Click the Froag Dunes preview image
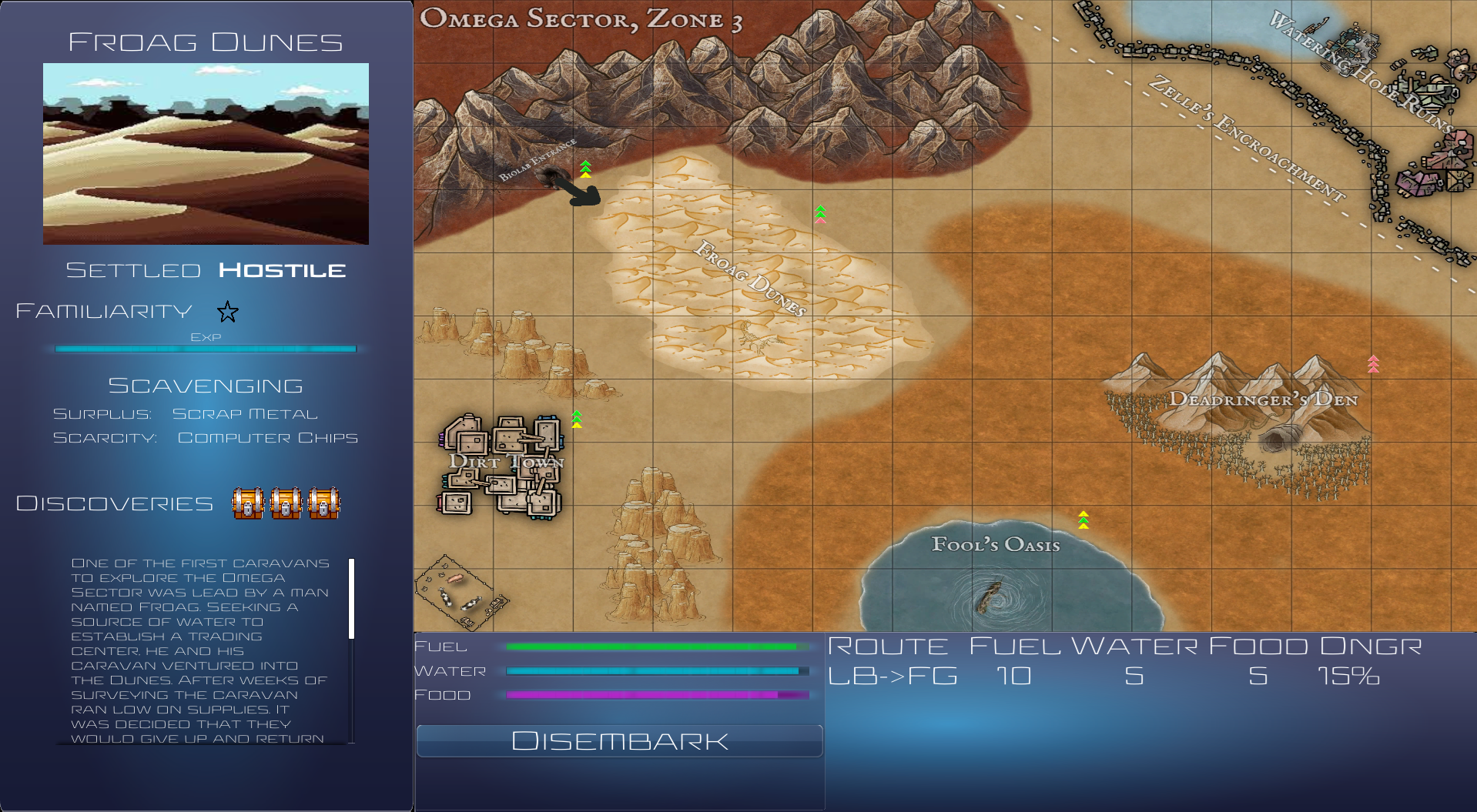Image resolution: width=1477 pixels, height=812 pixels. coord(206,152)
